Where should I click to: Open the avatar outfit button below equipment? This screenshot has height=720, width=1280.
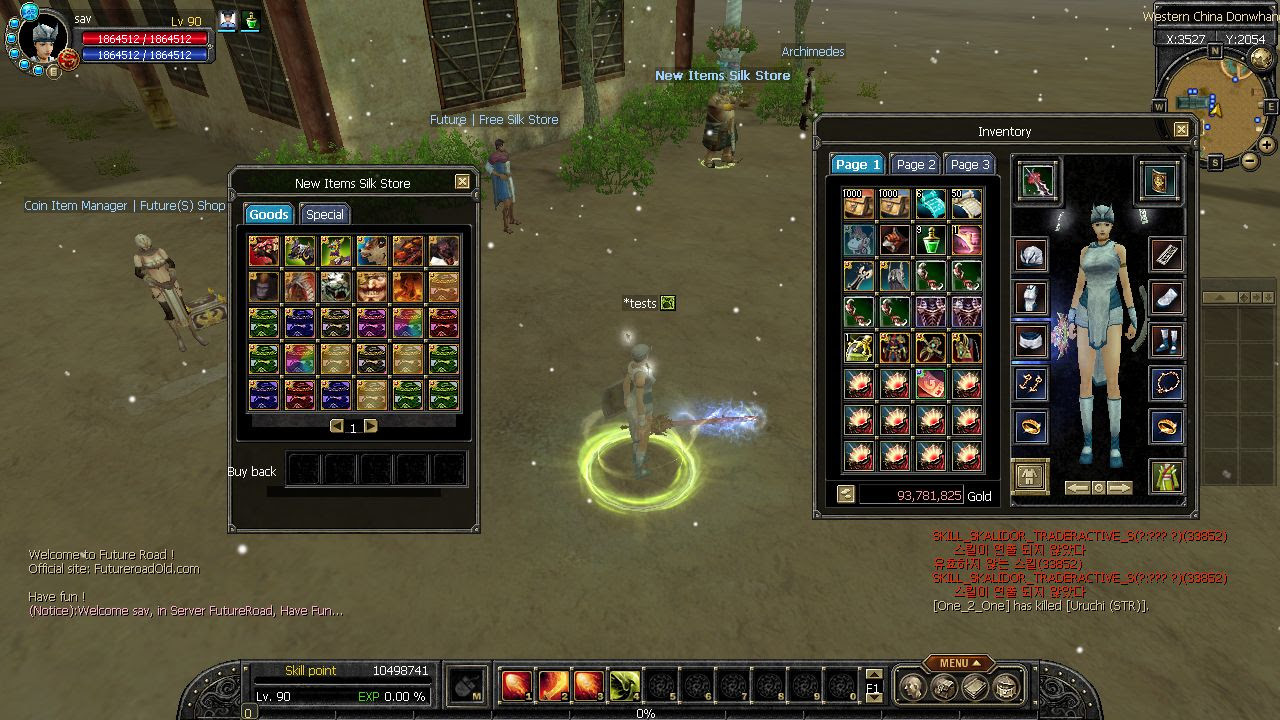pos(1029,476)
